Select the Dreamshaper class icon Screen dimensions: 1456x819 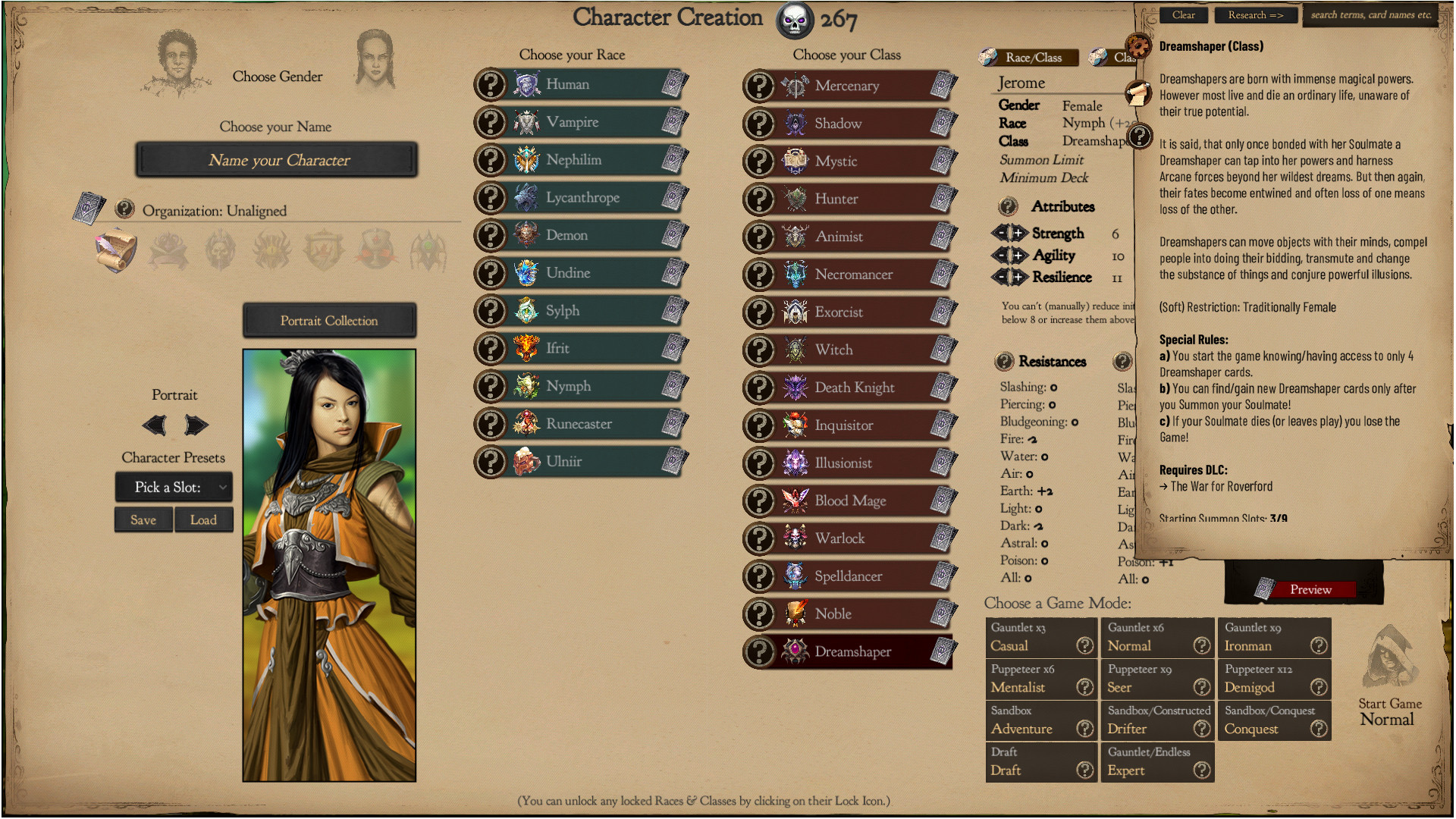[793, 651]
